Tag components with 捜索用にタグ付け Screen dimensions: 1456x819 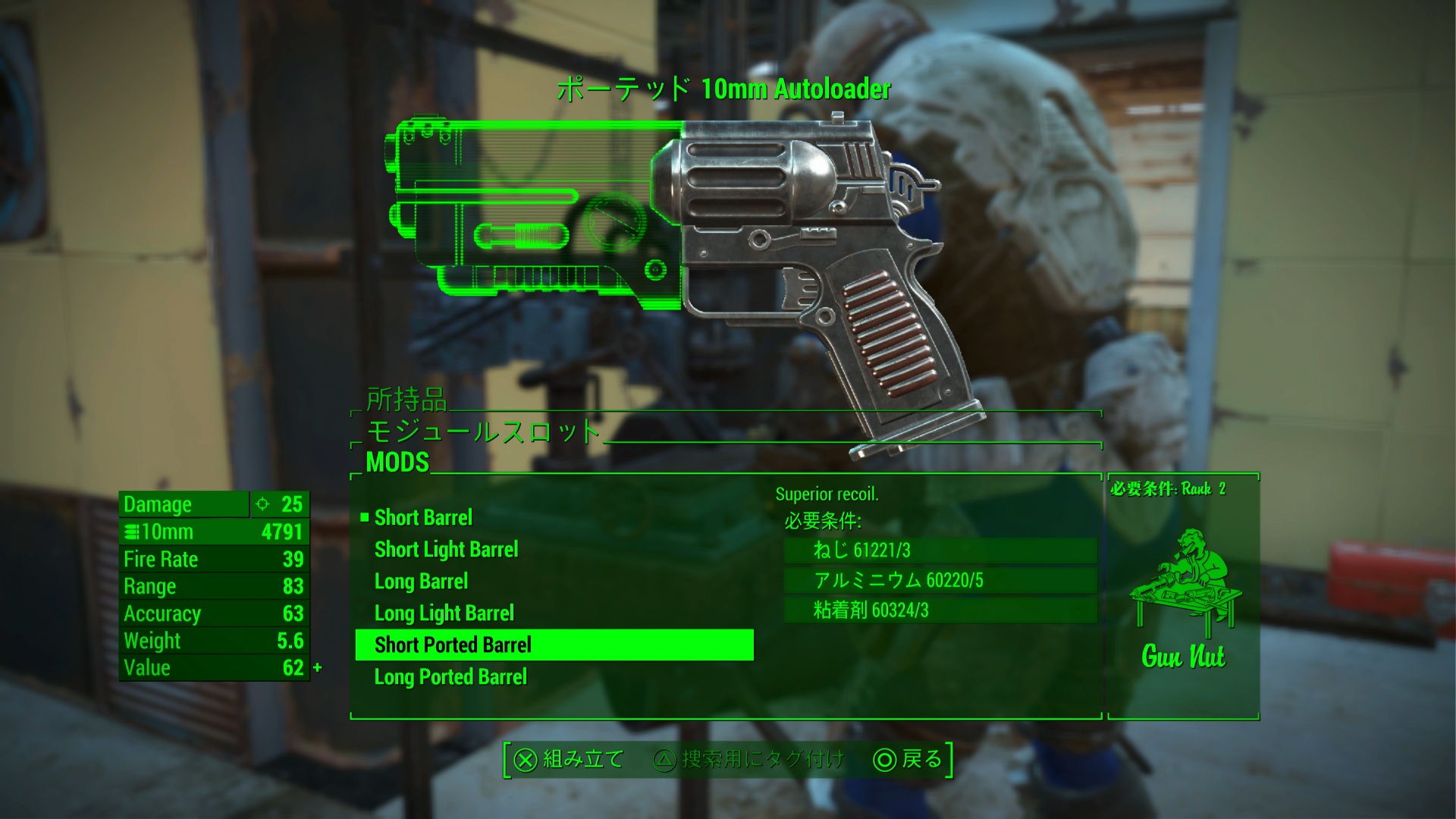click(748, 760)
